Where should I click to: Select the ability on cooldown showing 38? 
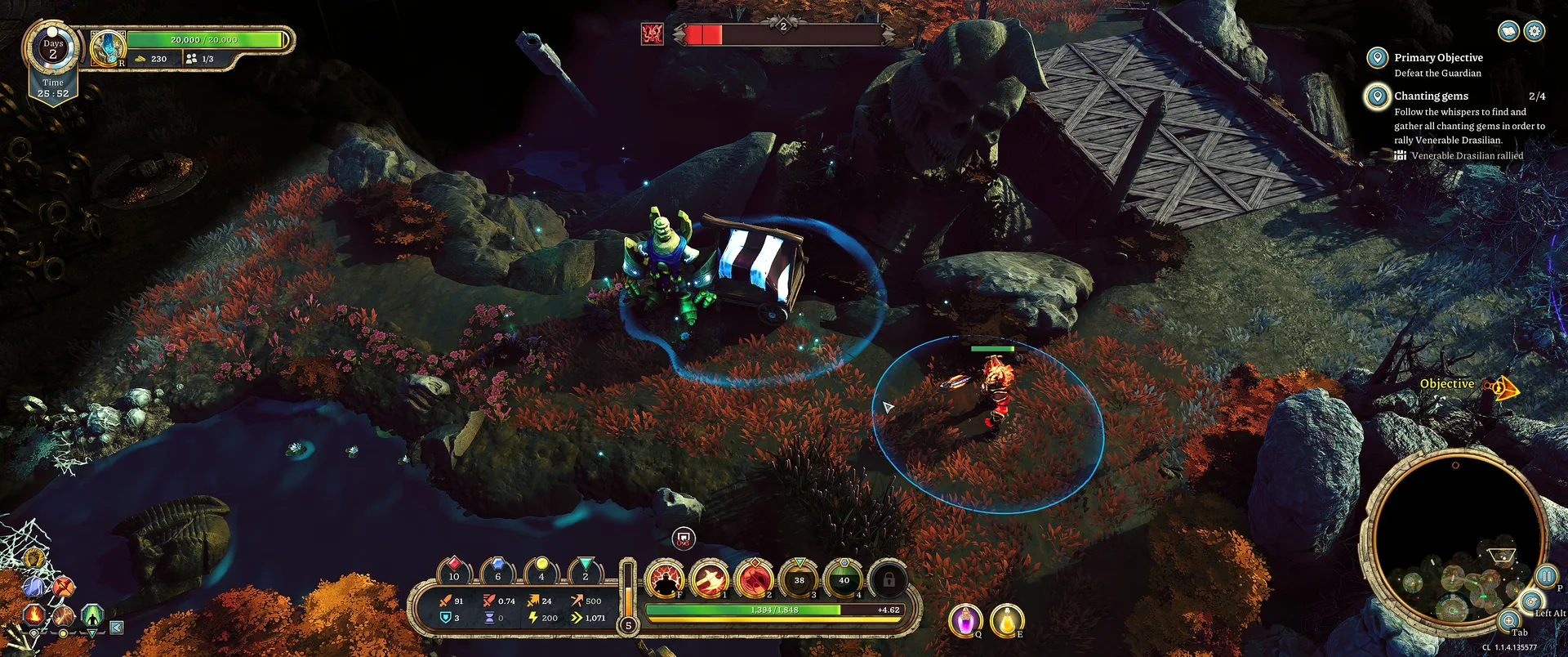tap(800, 579)
